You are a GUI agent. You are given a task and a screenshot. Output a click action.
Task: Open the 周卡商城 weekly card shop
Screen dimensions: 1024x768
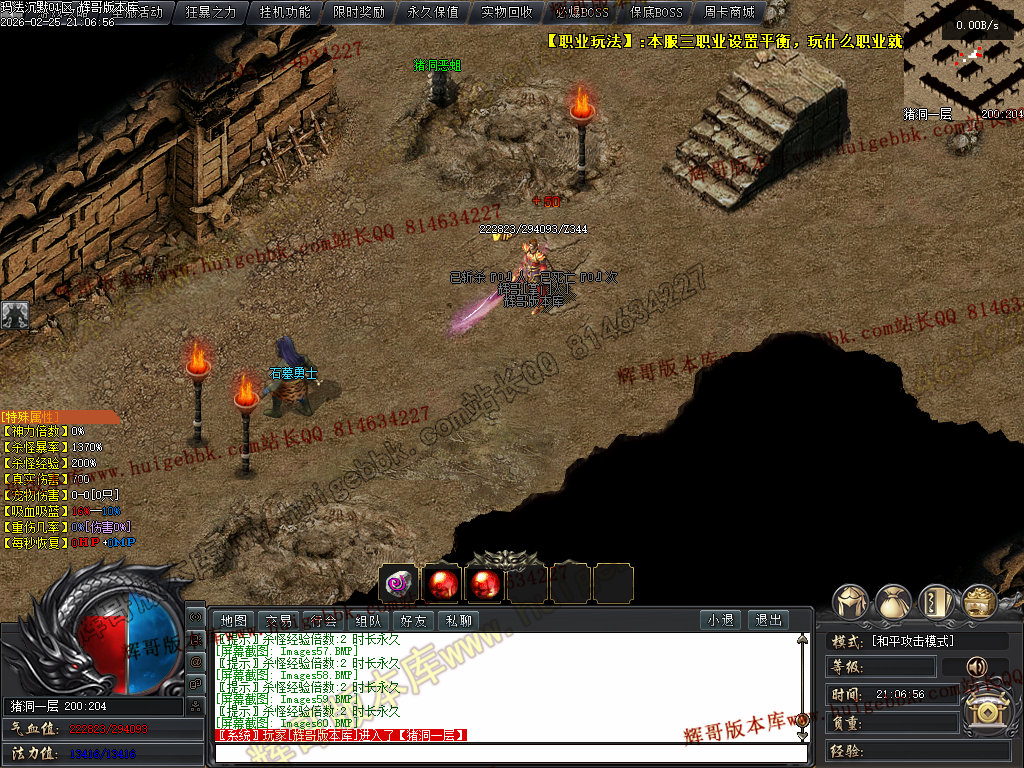click(729, 13)
